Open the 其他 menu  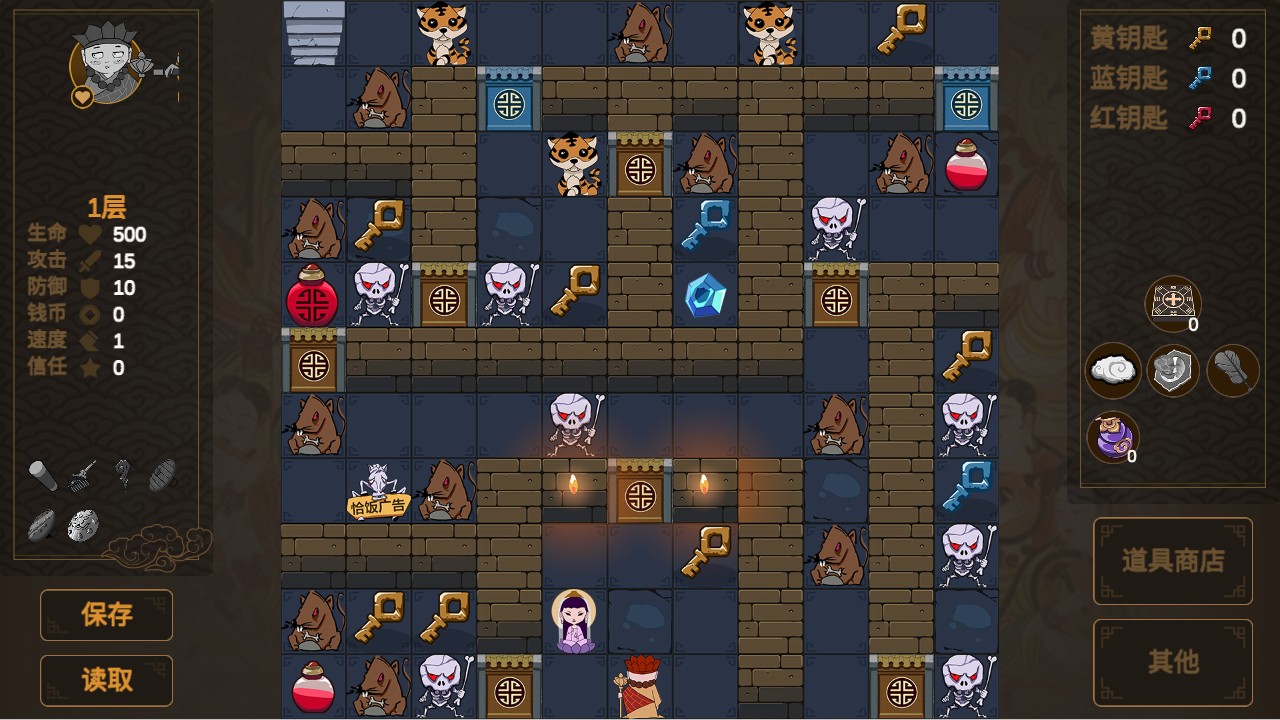coord(1172,661)
